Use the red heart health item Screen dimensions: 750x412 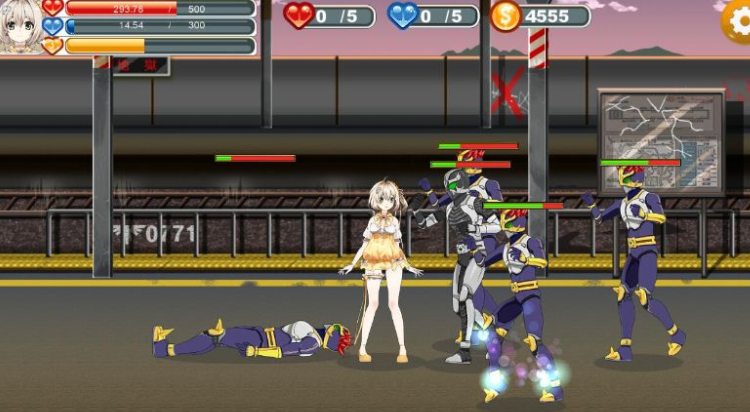tap(298, 15)
